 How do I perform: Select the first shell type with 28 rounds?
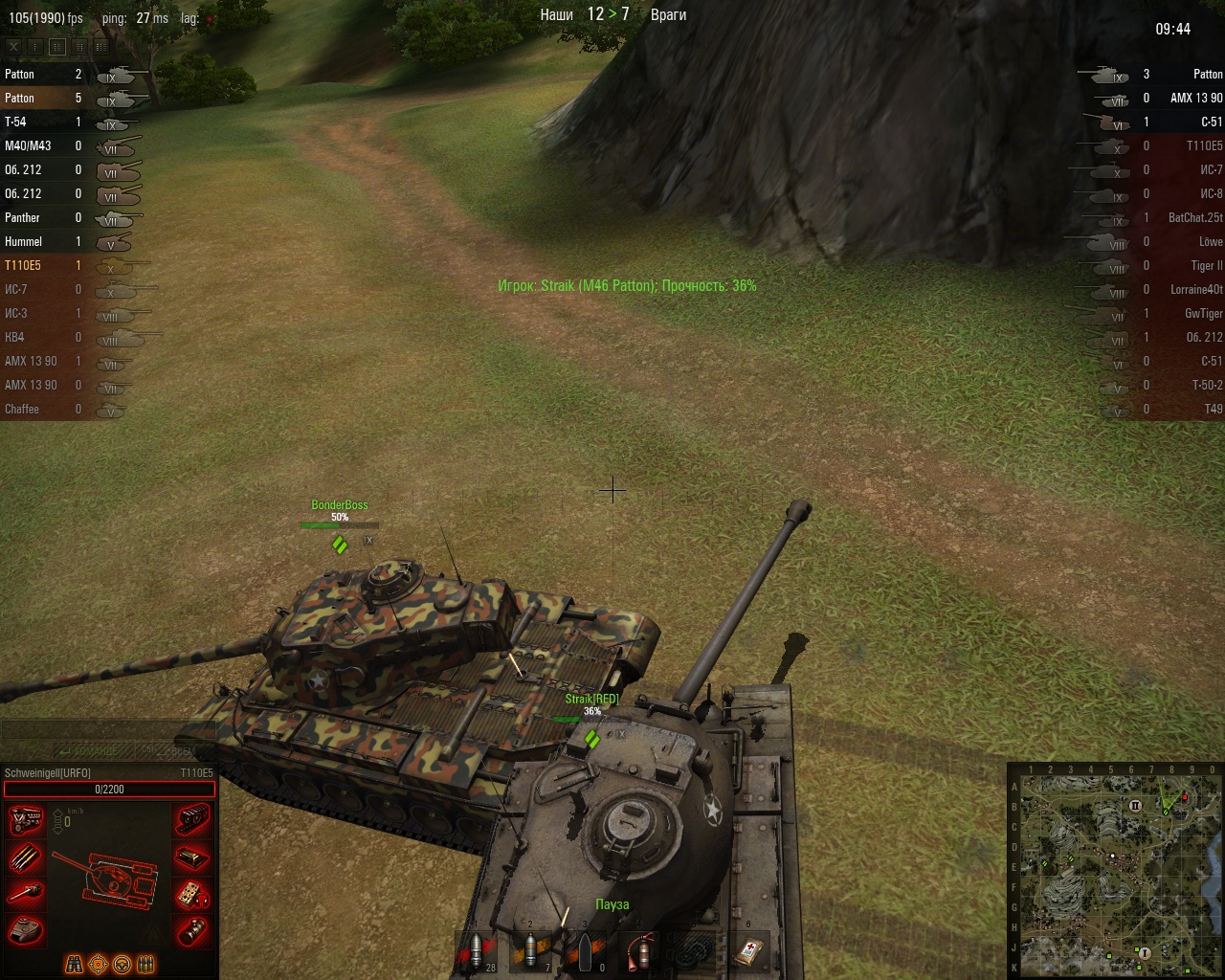point(477,951)
